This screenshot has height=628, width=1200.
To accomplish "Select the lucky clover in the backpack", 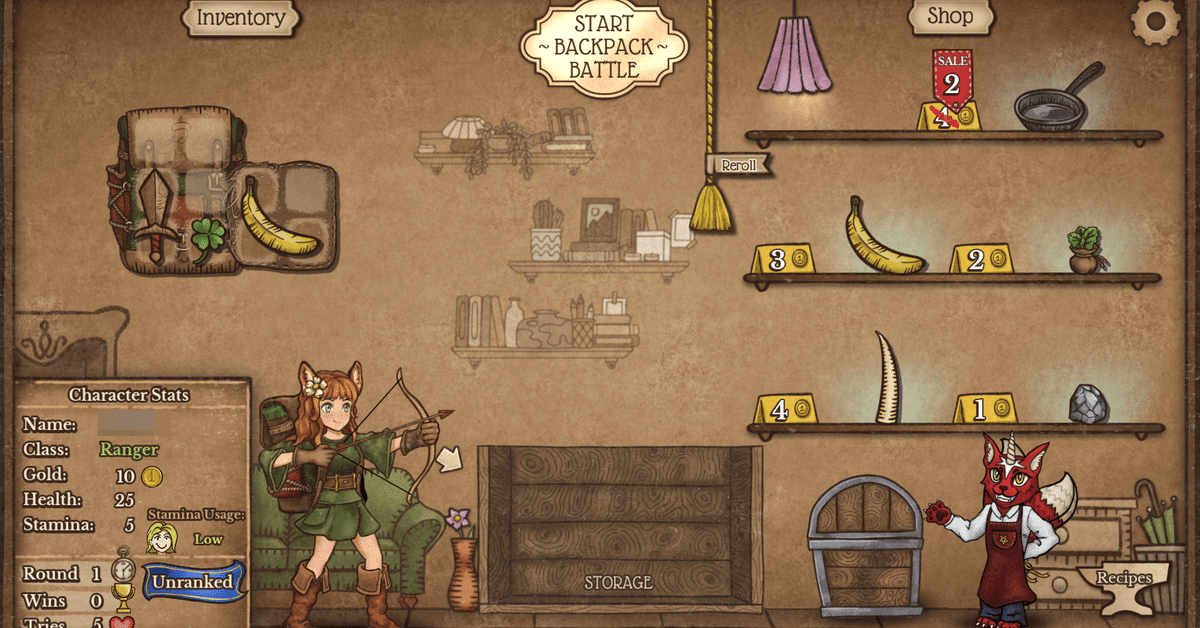I will (x=208, y=239).
